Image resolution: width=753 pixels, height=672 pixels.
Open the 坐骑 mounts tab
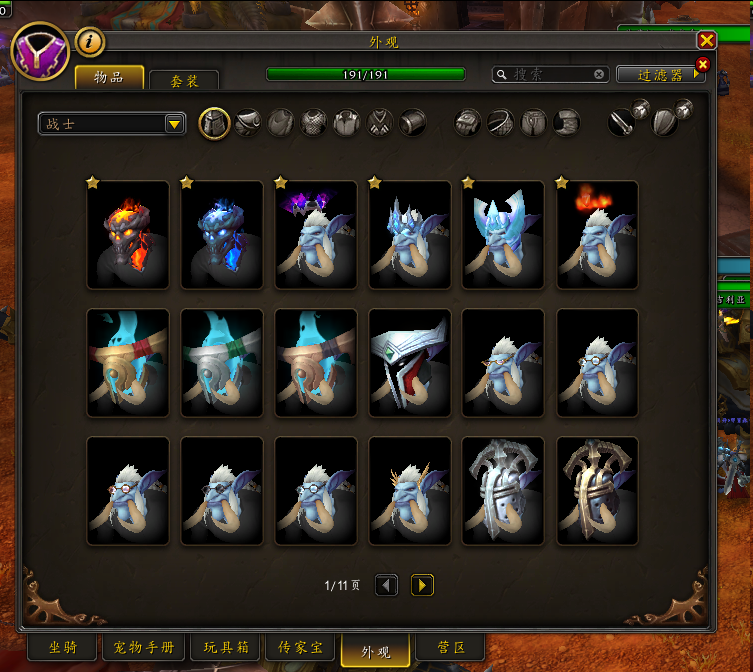click(x=62, y=648)
